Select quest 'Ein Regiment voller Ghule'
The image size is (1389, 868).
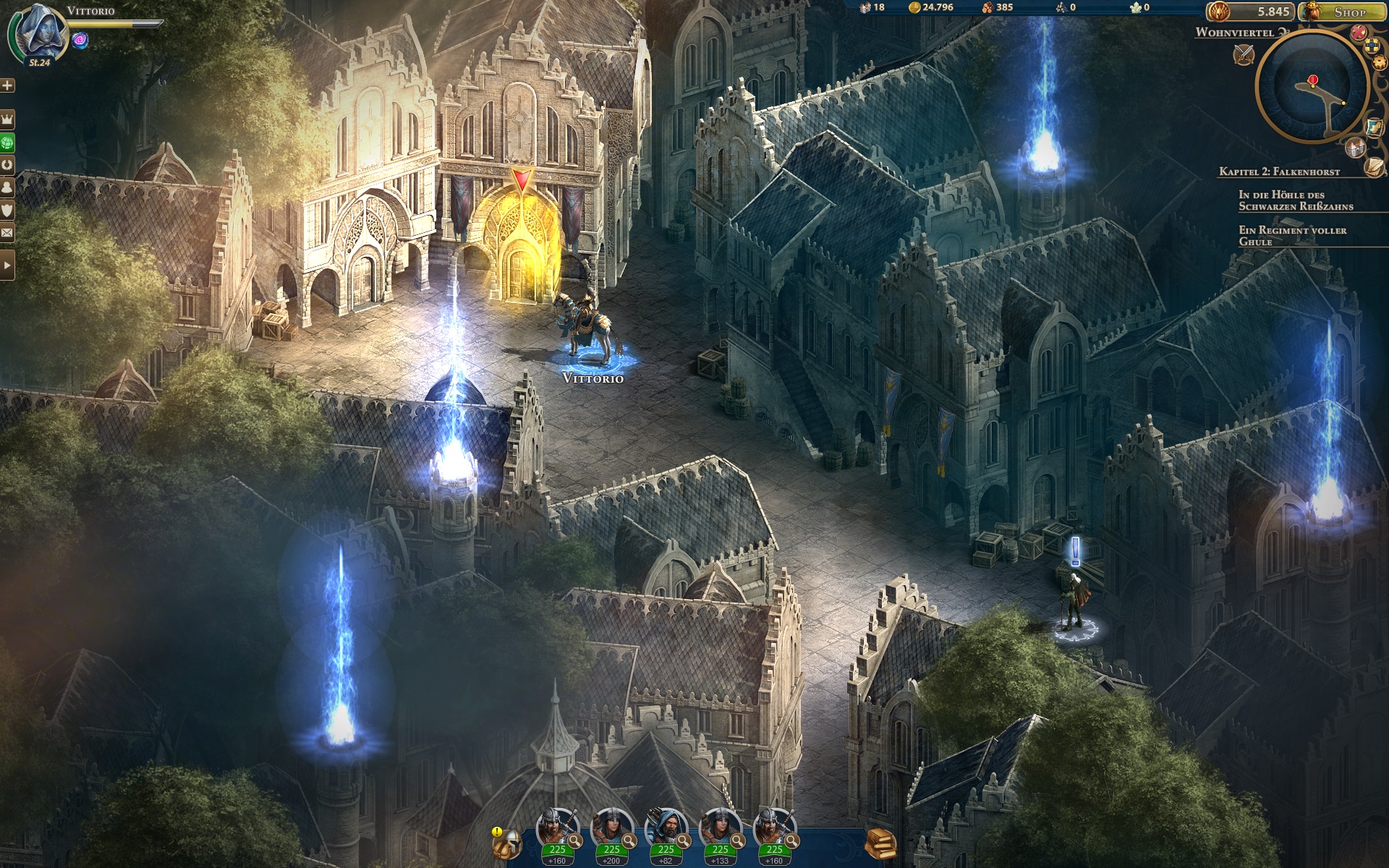(x=1292, y=236)
